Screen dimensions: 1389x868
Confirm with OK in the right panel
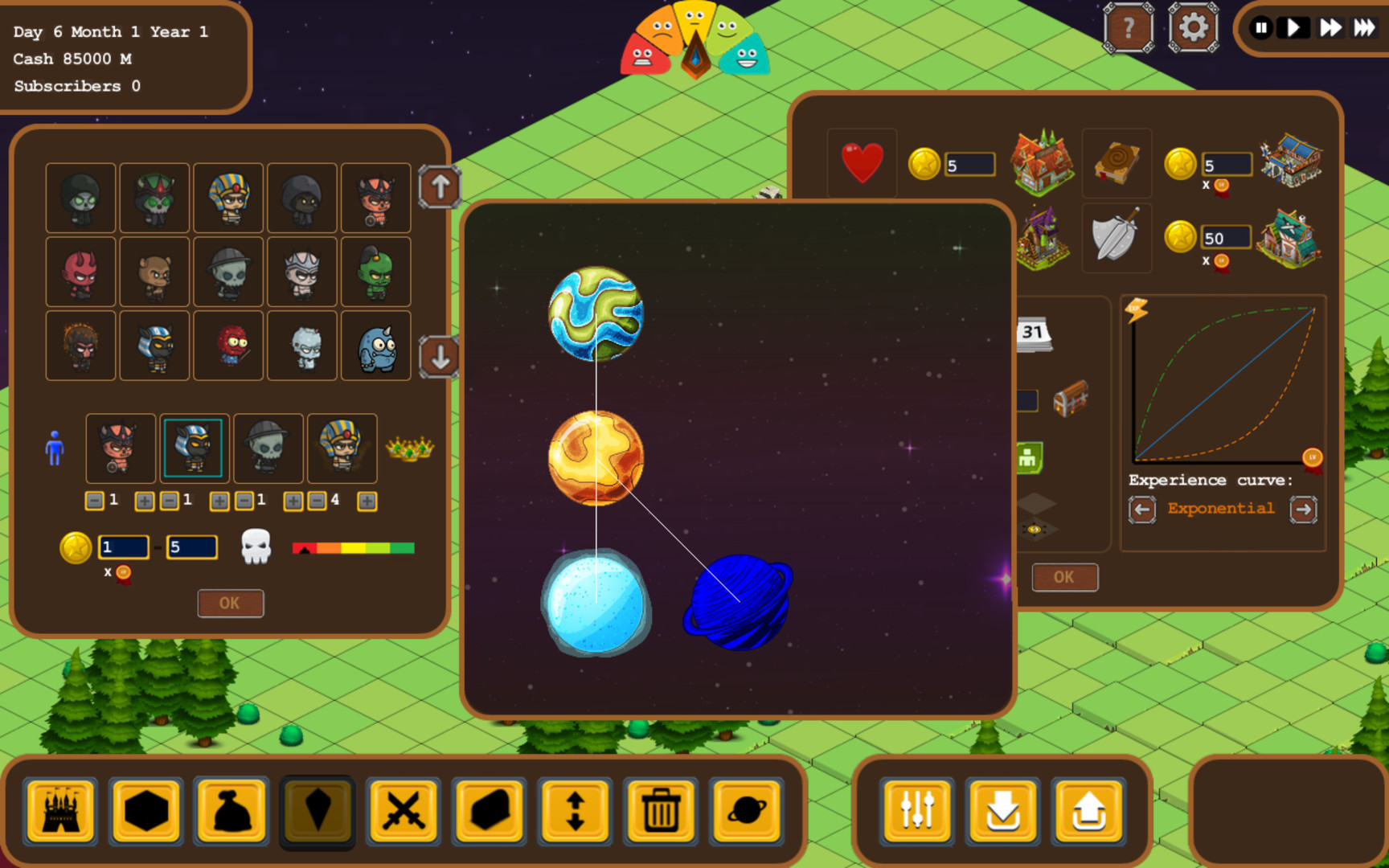pos(1064,577)
